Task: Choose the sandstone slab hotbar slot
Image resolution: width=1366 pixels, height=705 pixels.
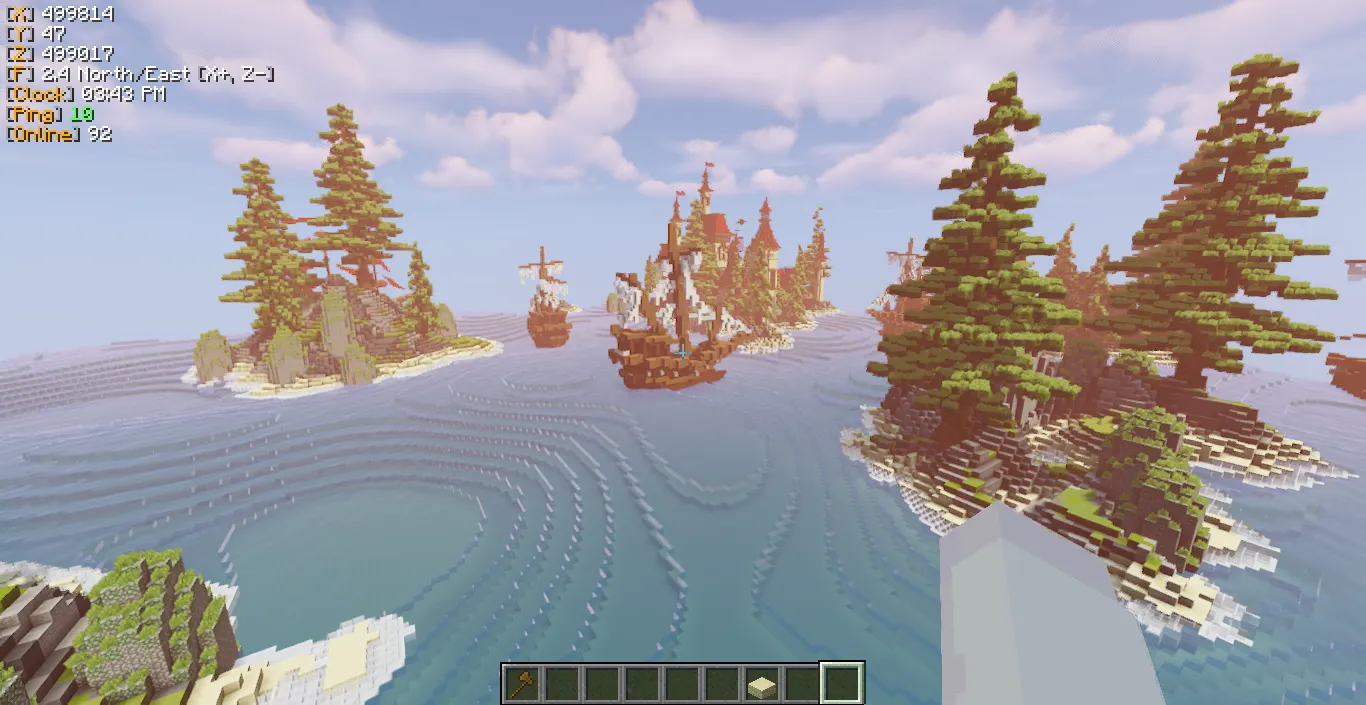Action: click(761, 684)
